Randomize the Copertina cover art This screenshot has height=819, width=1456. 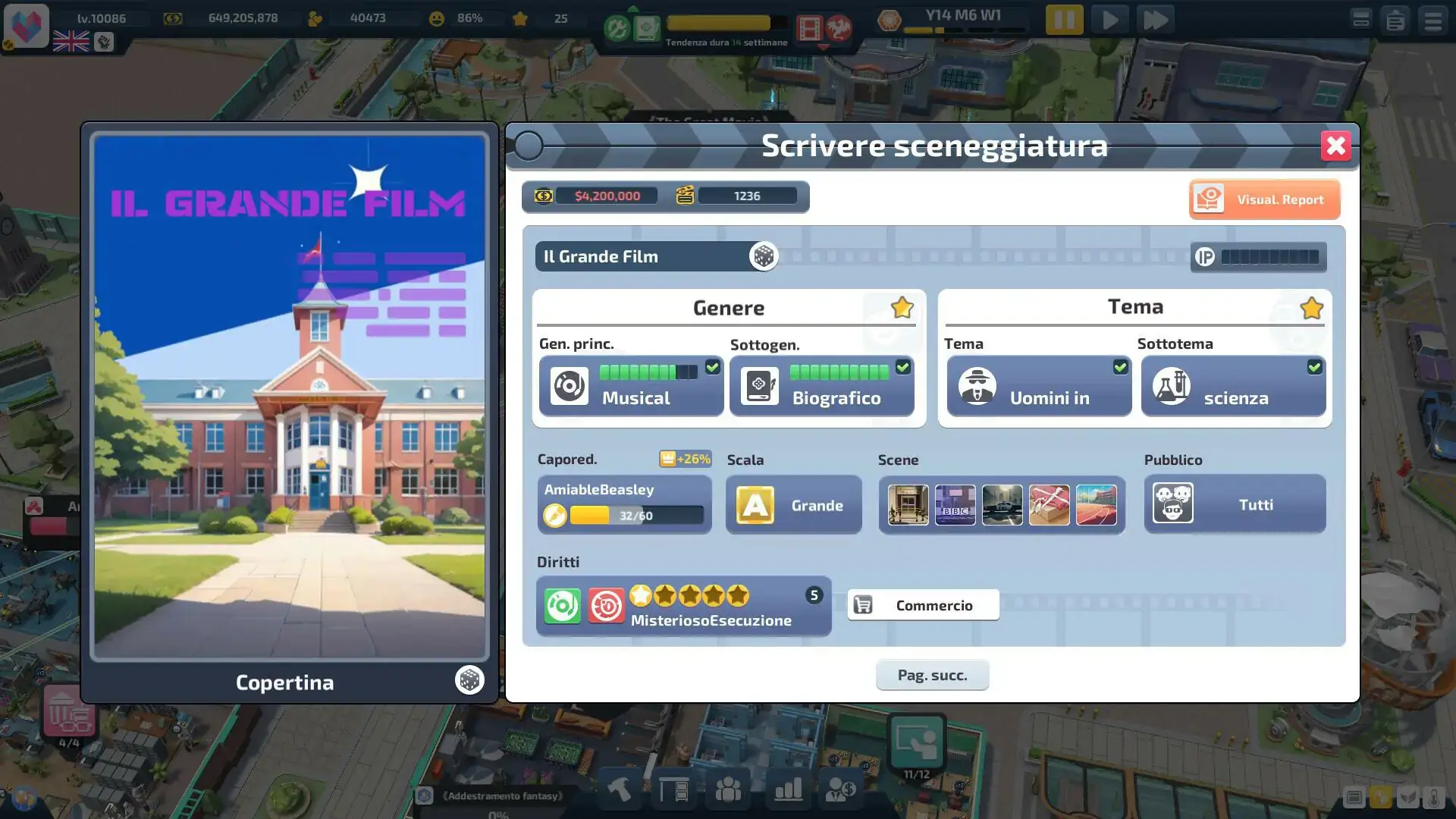point(469,680)
